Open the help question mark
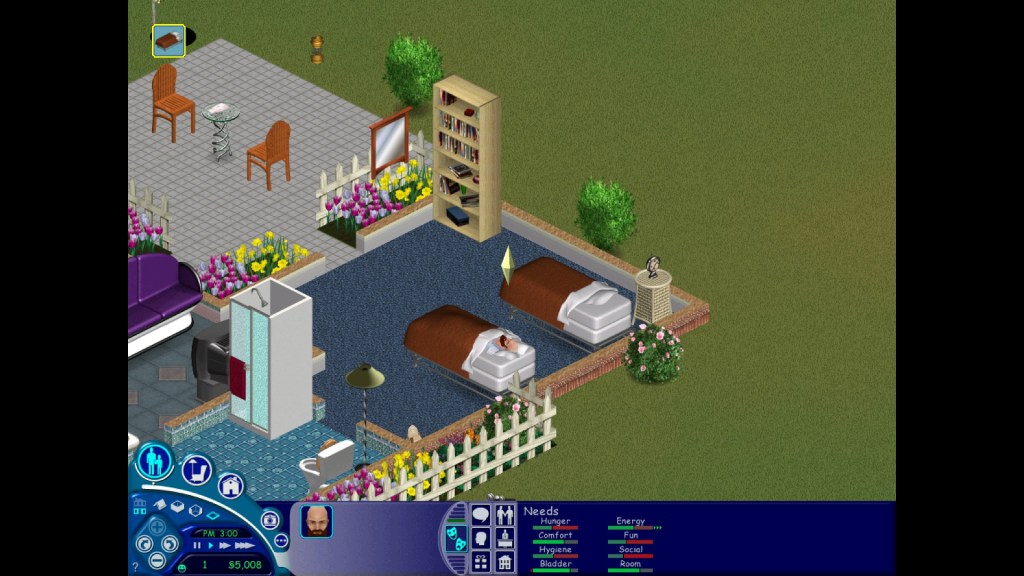This screenshot has height=576, width=1024. 135,567
